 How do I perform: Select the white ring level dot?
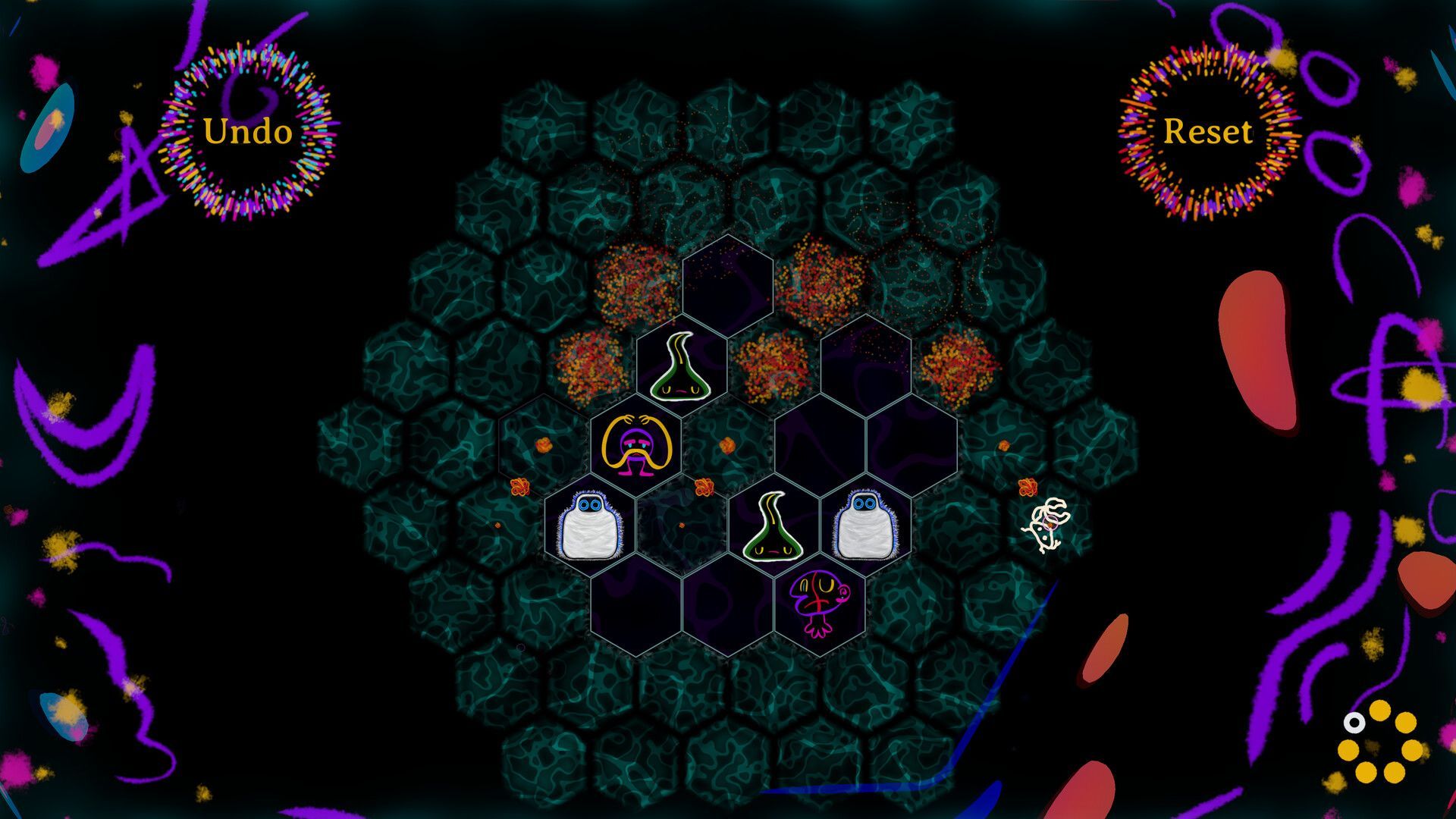pos(1354,723)
